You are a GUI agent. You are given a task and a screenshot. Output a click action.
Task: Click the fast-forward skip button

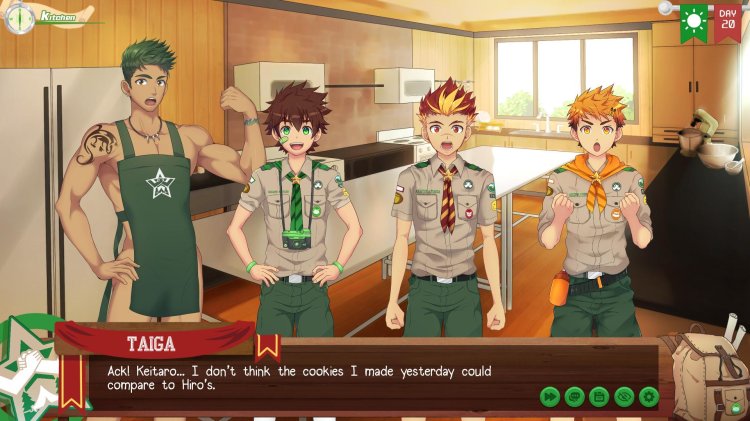[x=549, y=397]
